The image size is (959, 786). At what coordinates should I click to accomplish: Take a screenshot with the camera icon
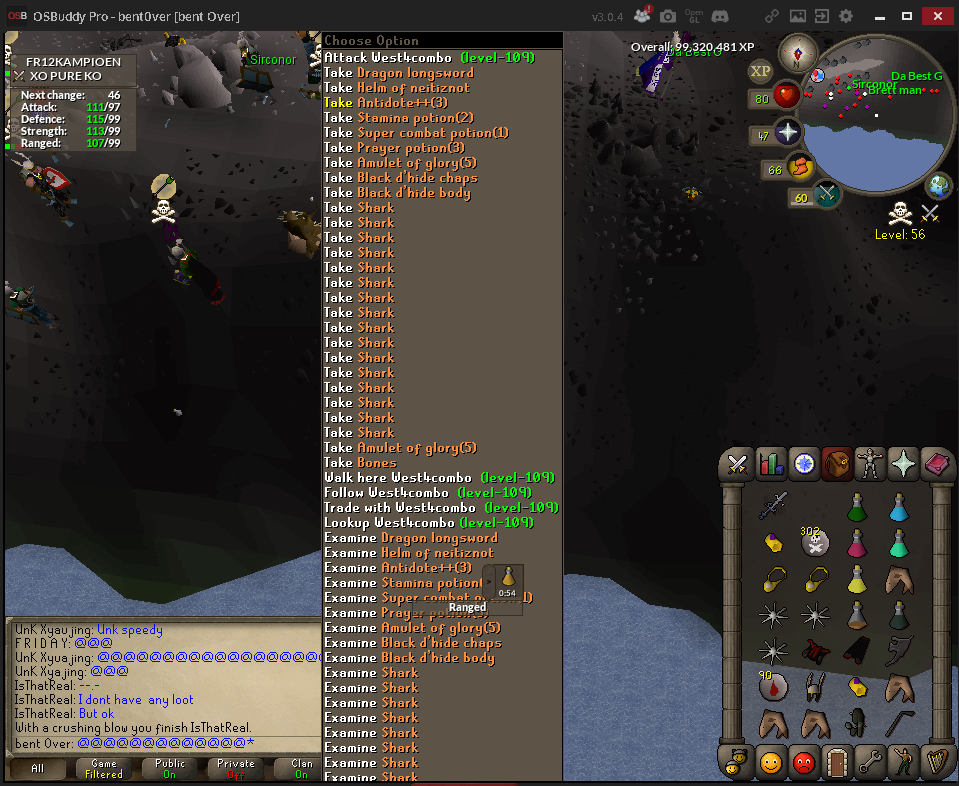pyautogui.click(x=668, y=16)
